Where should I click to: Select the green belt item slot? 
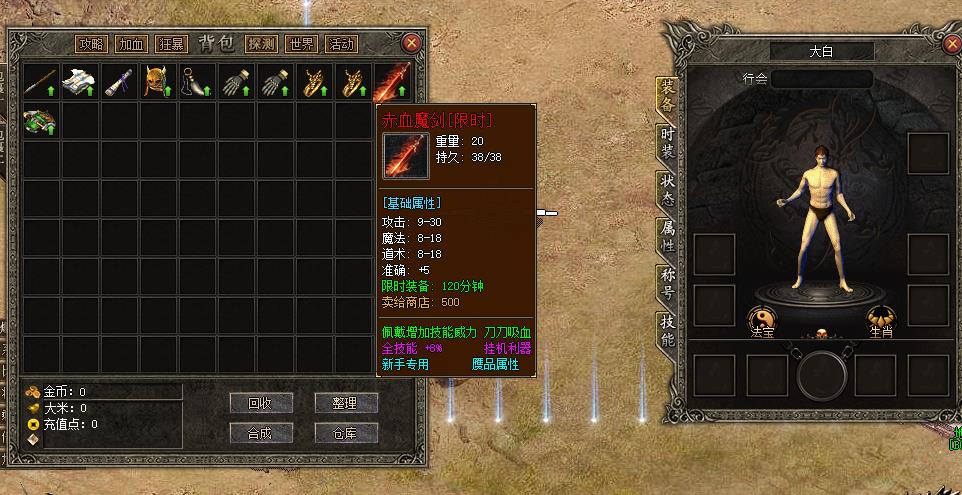tap(40, 119)
